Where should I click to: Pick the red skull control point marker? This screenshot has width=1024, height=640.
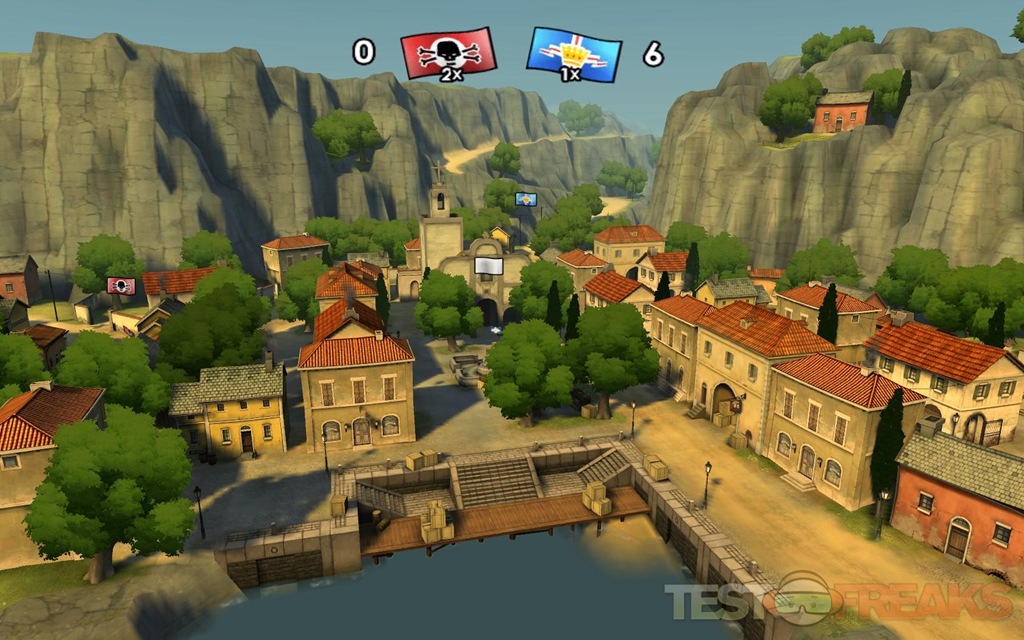point(121,286)
